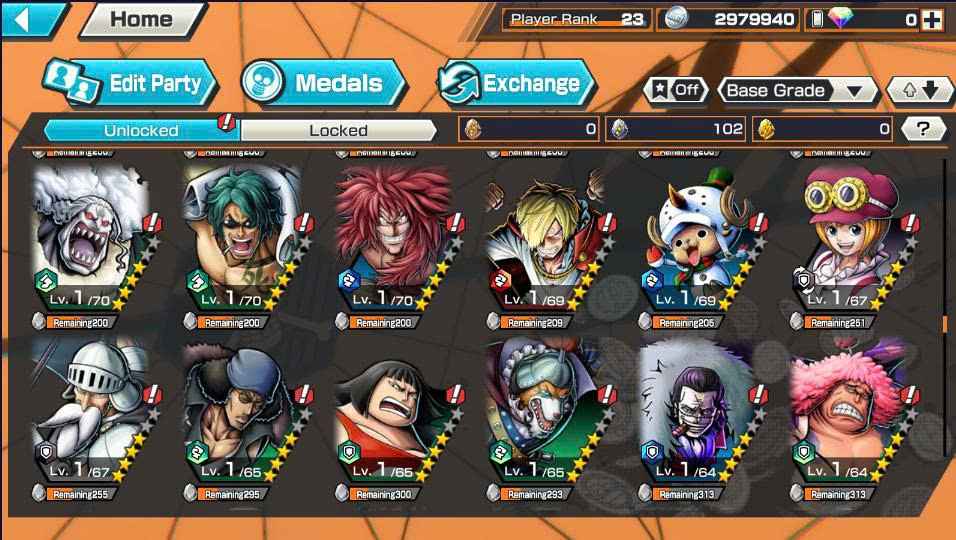Go back with the arrow button
The image size is (956, 540).
click(32, 18)
